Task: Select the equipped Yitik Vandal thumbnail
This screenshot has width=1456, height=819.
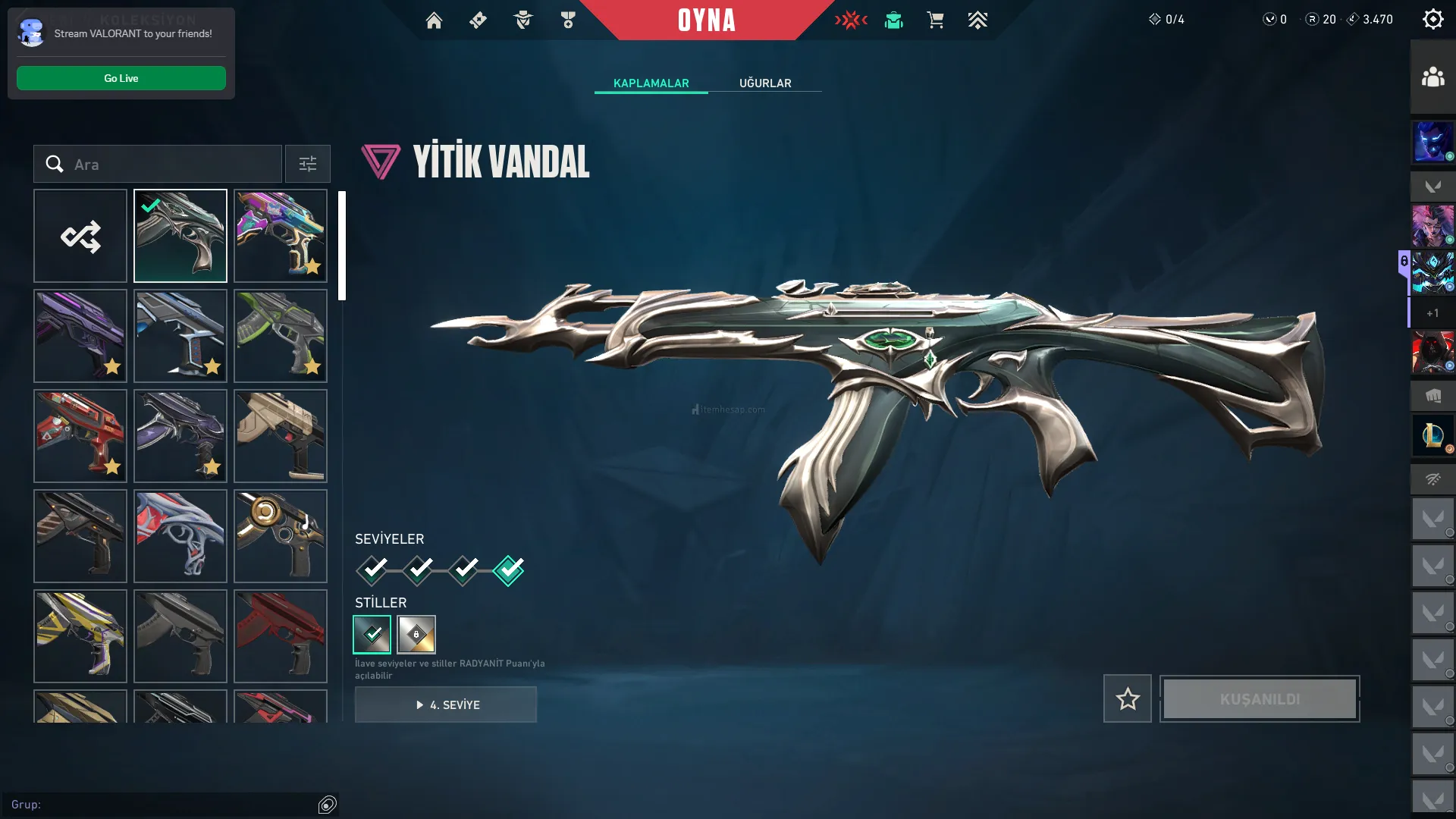Action: (180, 237)
